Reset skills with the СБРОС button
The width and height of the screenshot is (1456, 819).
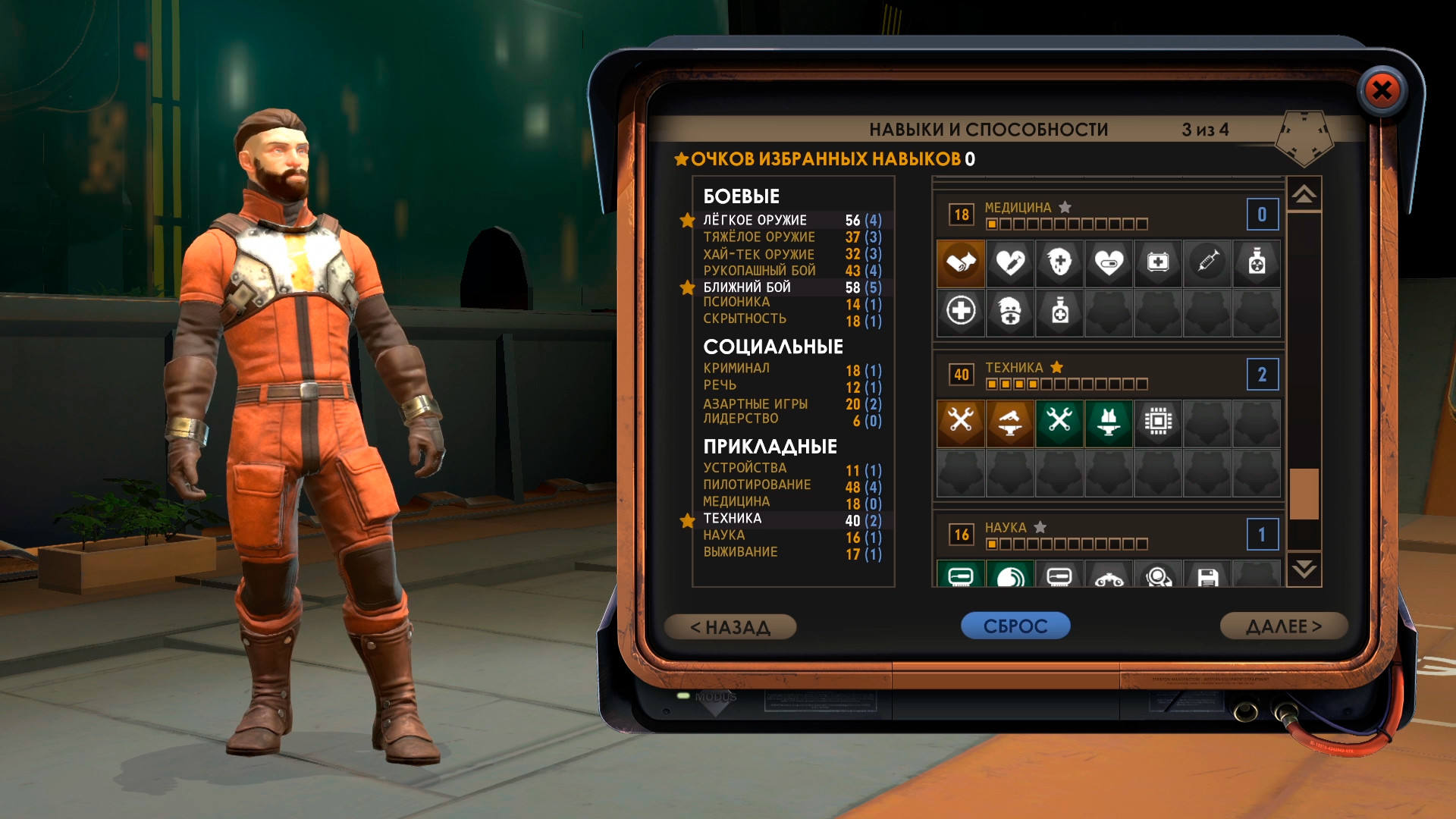1015,626
